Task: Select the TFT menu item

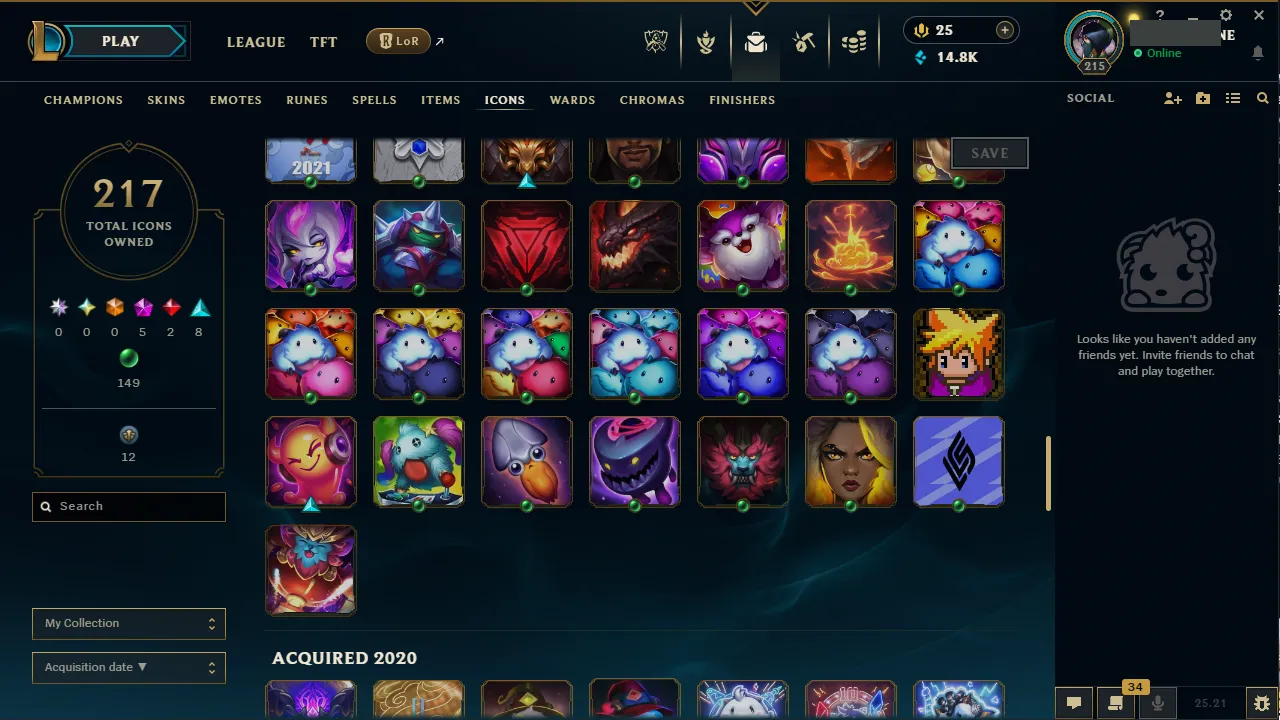Action: [x=323, y=42]
